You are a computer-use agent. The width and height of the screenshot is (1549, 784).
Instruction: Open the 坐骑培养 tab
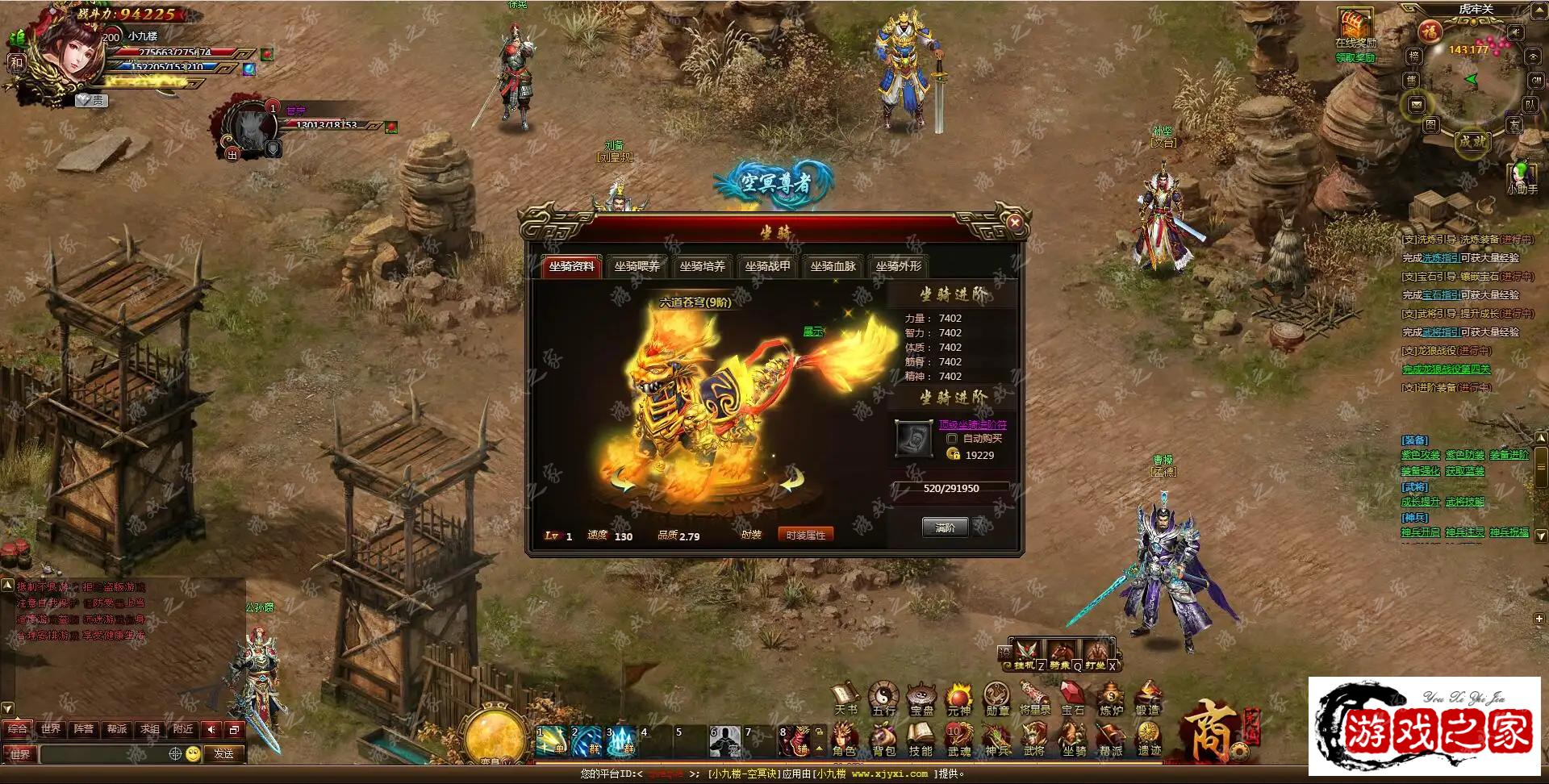click(x=702, y=266)
